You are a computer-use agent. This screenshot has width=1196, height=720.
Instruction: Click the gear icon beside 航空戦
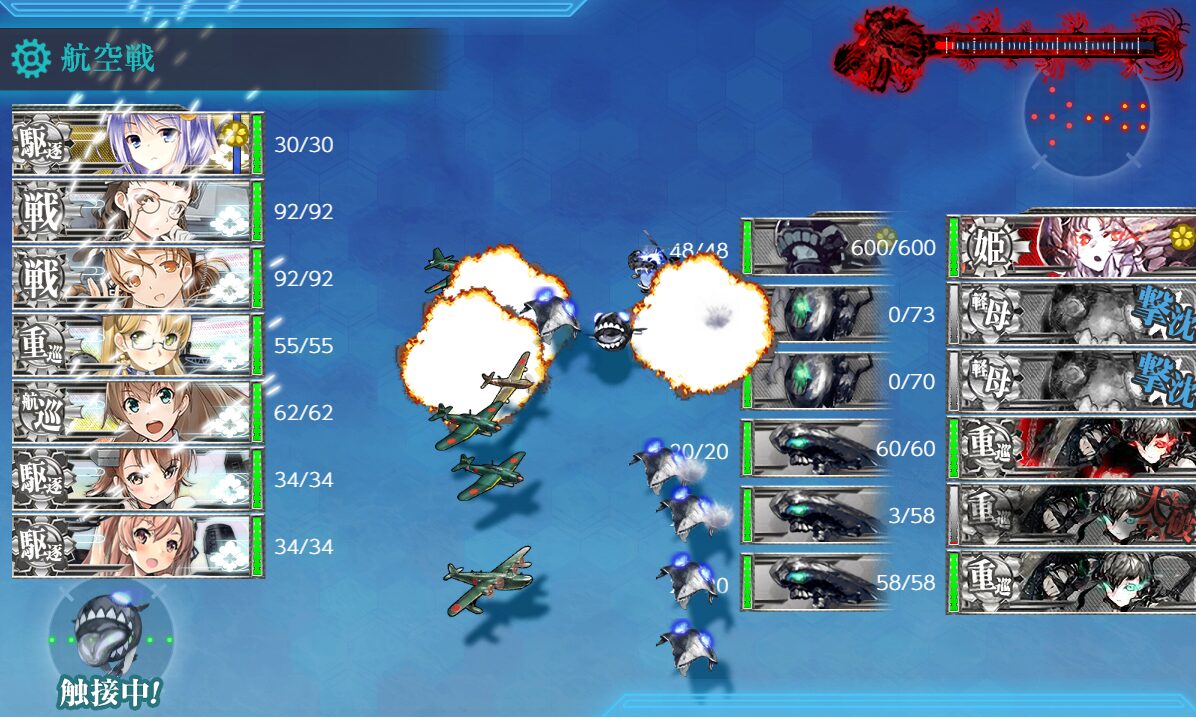[31, 59]
